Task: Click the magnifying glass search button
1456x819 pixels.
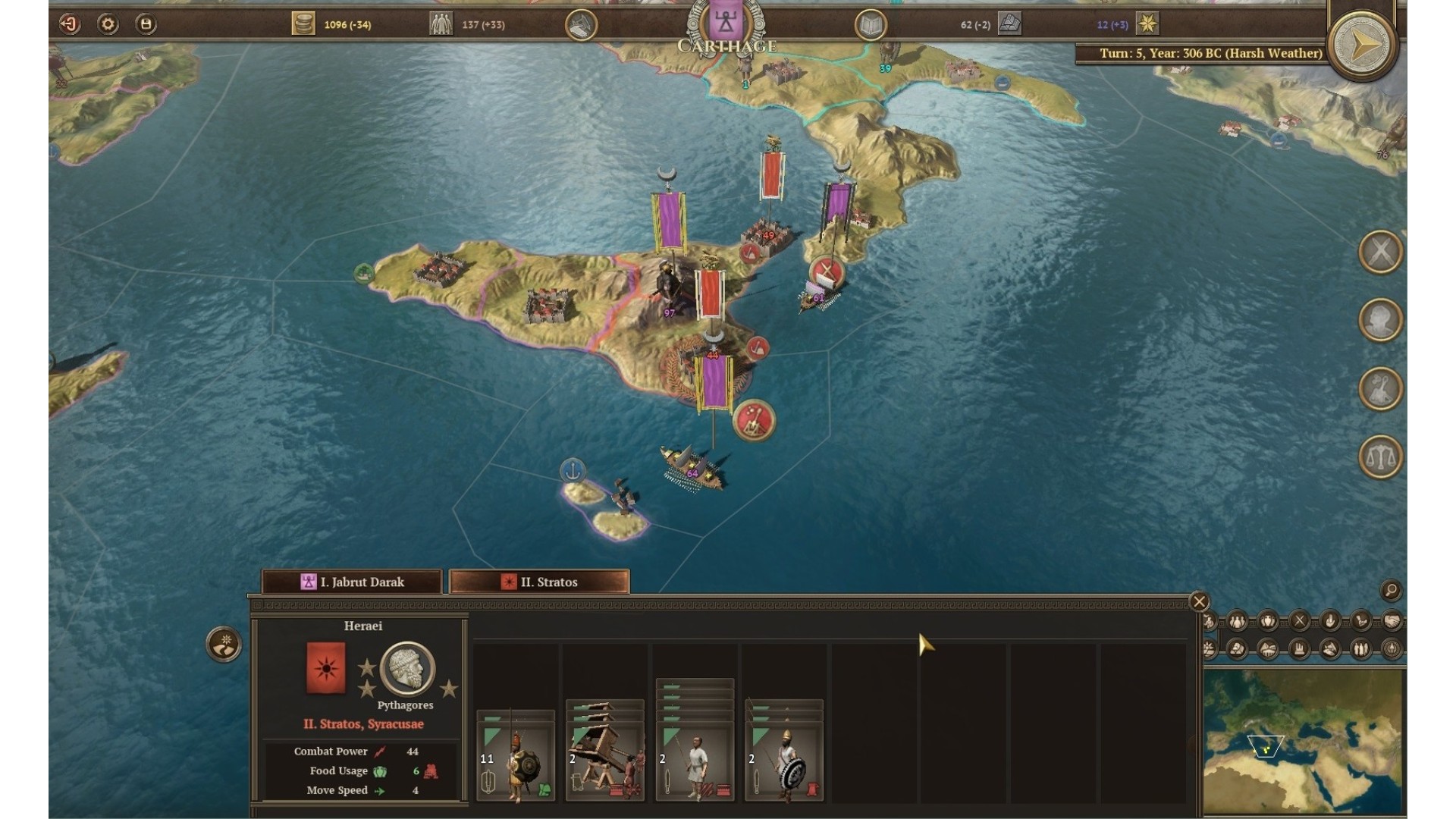Action: coord(1391,590)
